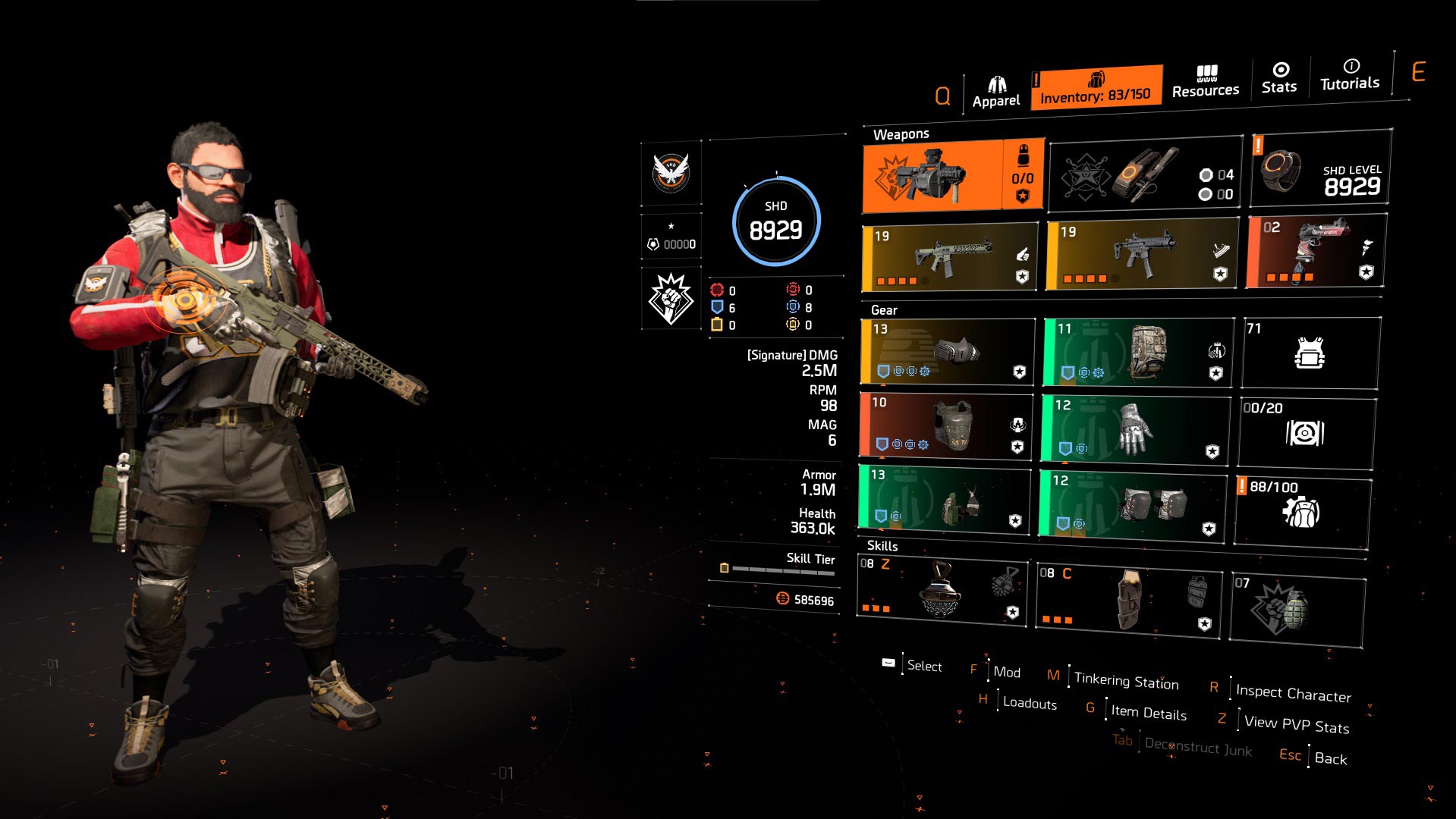Image resolution: width=1456 pixels, height=819 pixels.
Task: Choose the mask gear slot
Action: click(947, 352)
